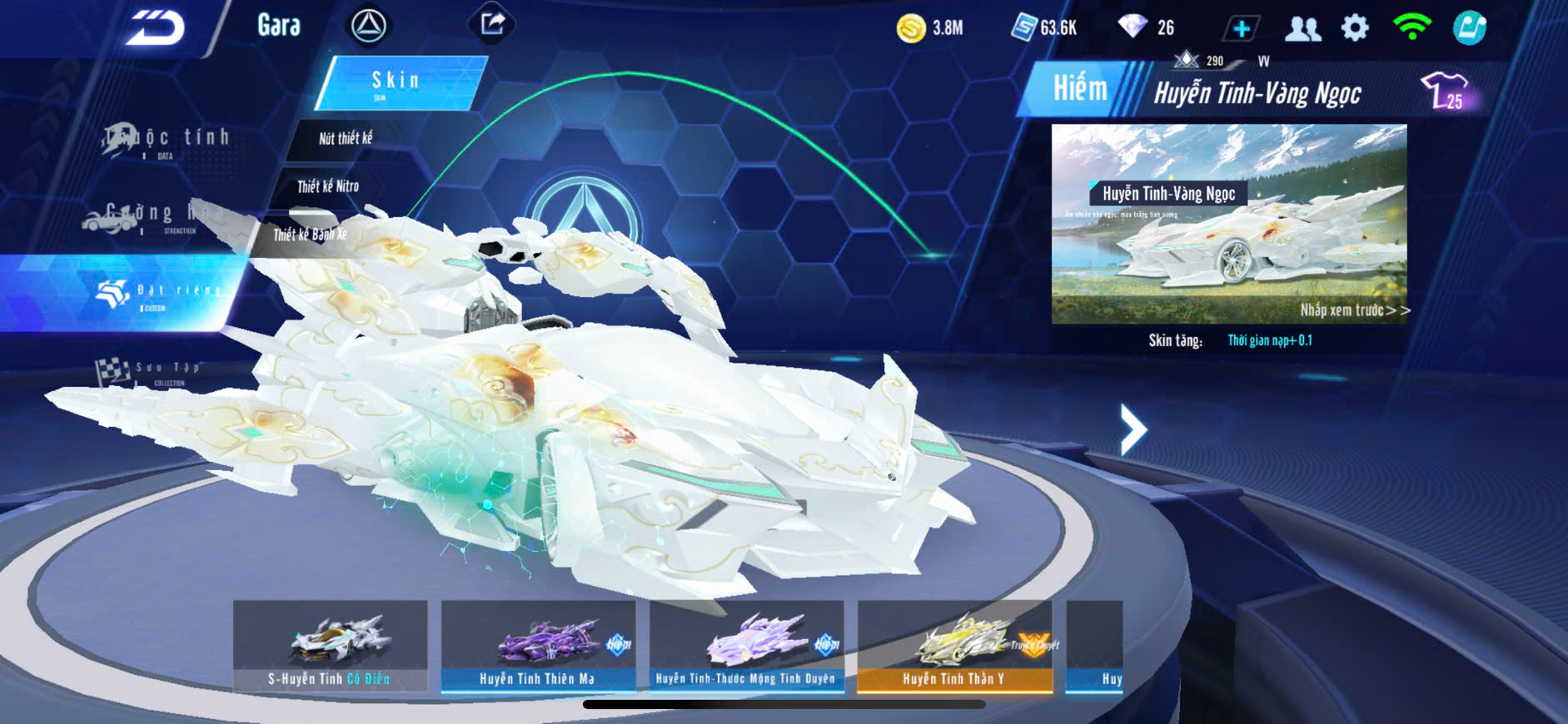The width and height of the screenshot is (1568, 724).
Task: Add diamonds with the plus button
Action: click(1241, 29)
